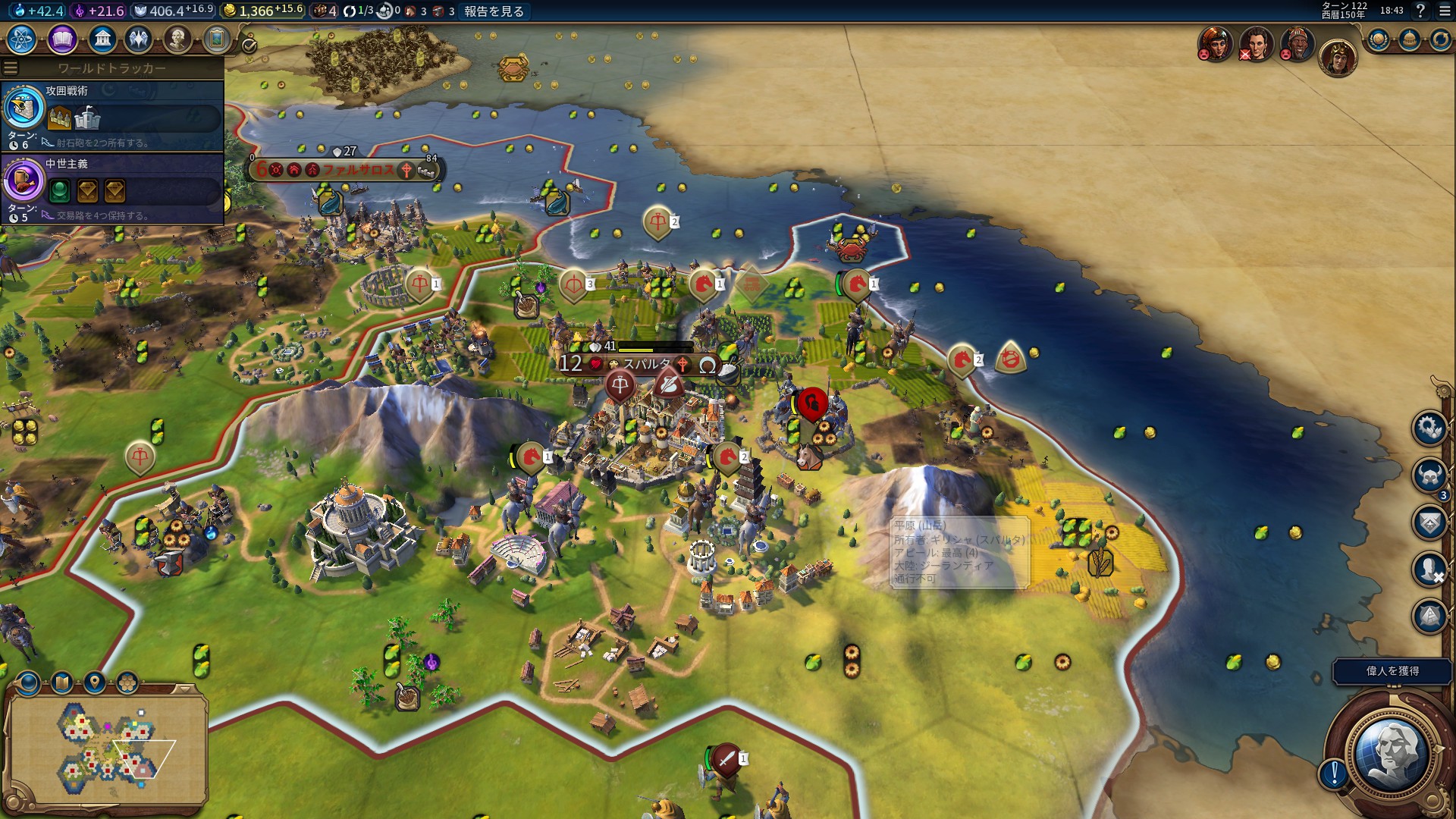Viewport: 1456px width, 819px height.
Task: Open the スパルタ city banner
Action: click(646, 365)
